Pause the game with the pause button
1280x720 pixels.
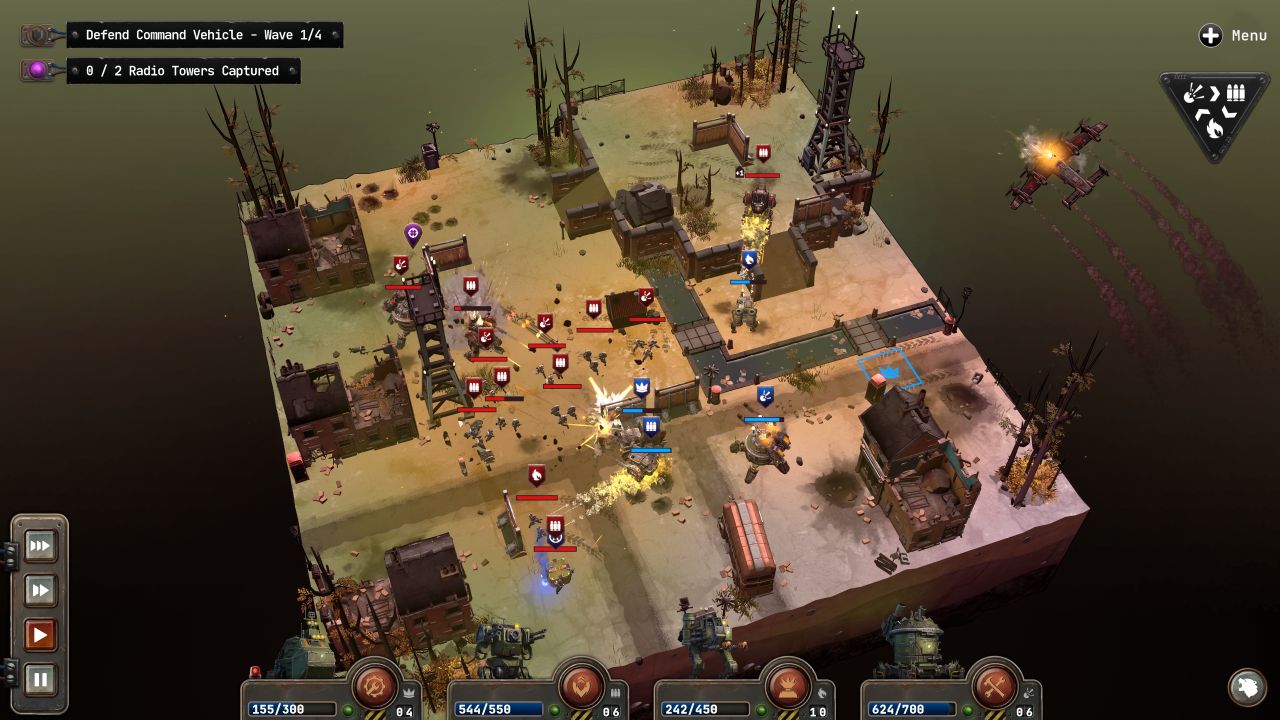40,679
